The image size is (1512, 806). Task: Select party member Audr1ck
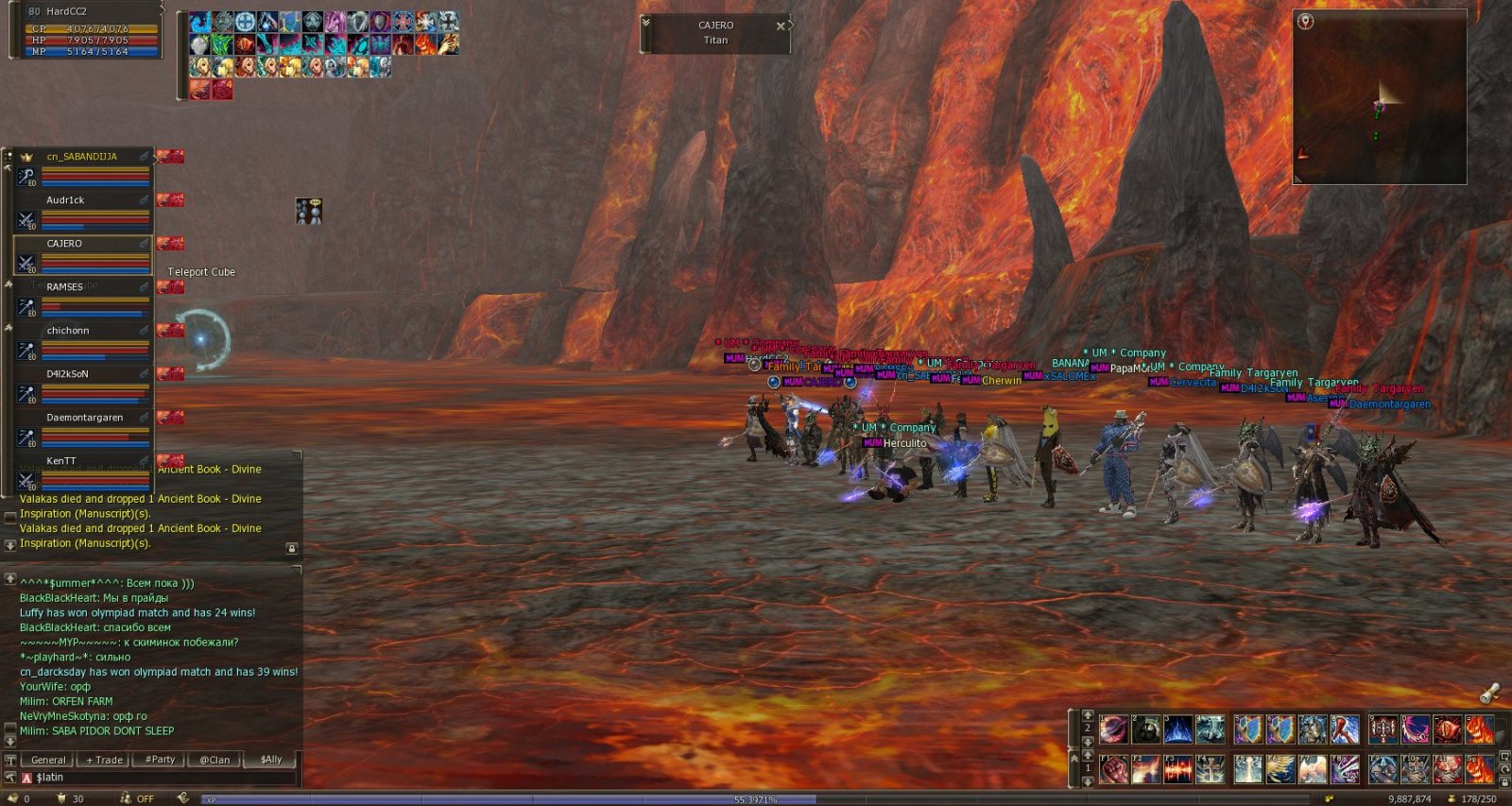pyautogui.click(x=66, y=200)
